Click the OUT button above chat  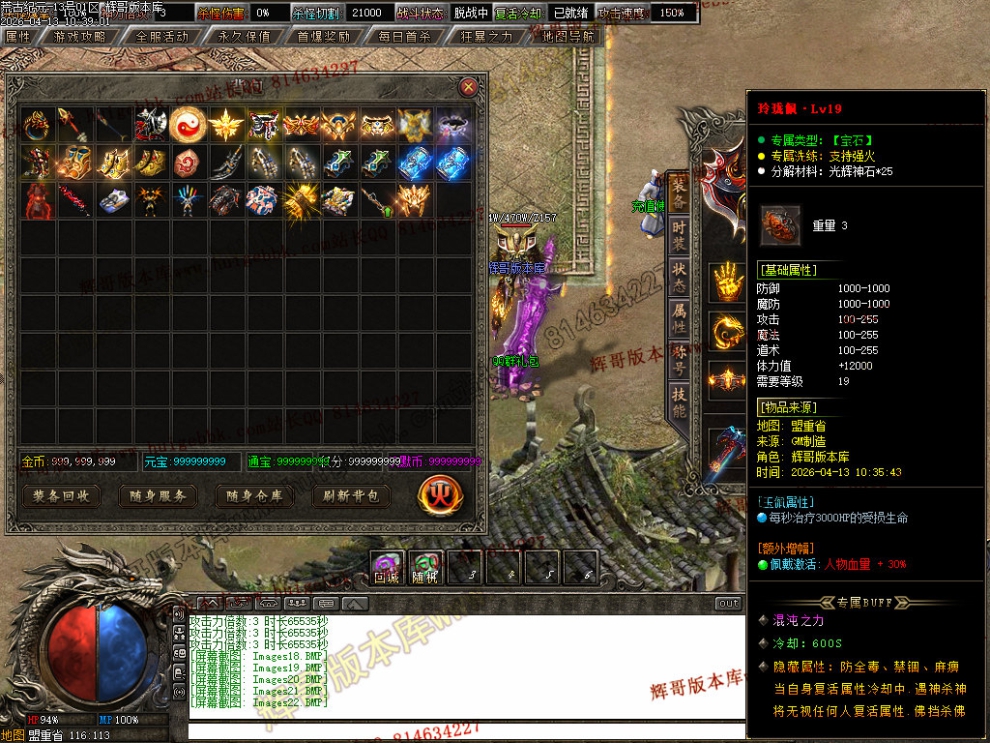pyautogui.click(x=729, y=603)
